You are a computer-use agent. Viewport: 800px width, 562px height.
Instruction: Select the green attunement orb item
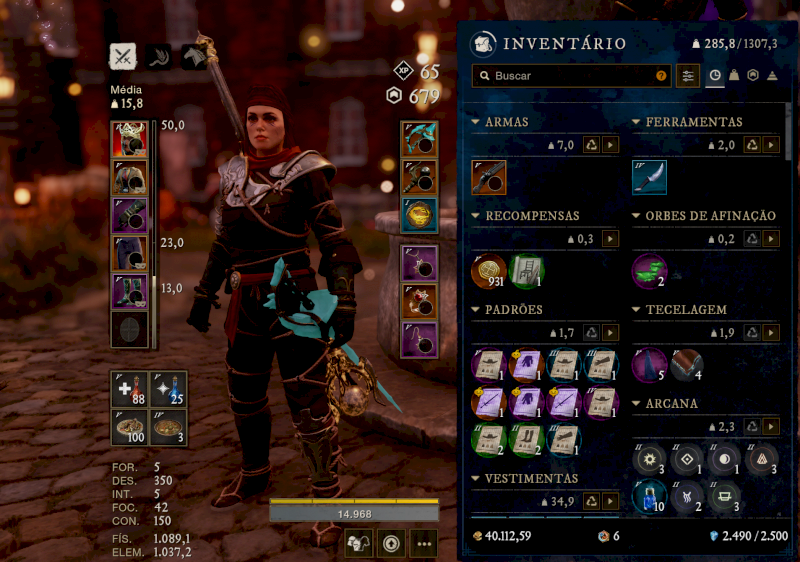tap(649, 271)
